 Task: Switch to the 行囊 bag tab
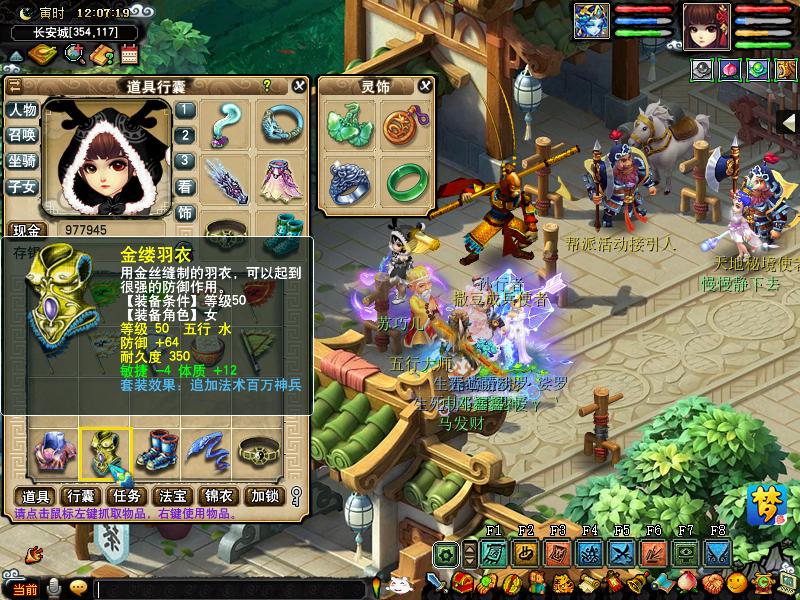tap(79, 496)
